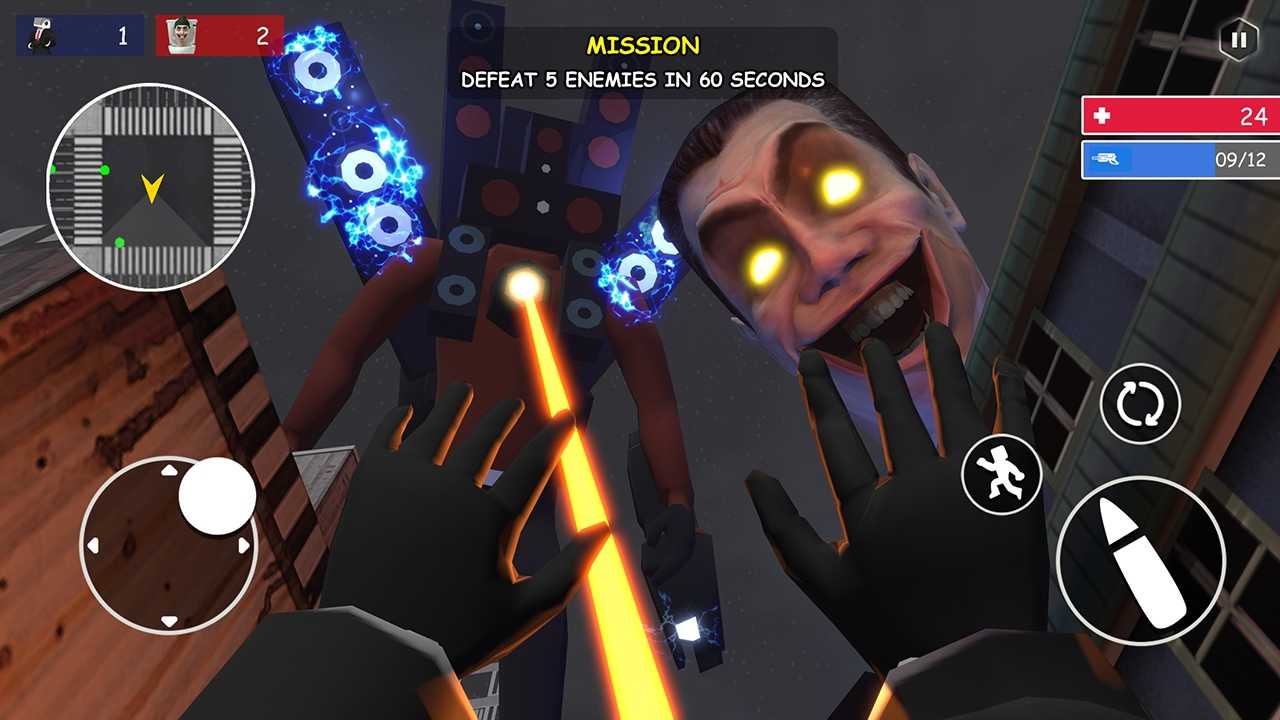This screenshot has width=1280, height=720.
Task: Fire the weapon using the bullet button
Action: pos(1141,561)
